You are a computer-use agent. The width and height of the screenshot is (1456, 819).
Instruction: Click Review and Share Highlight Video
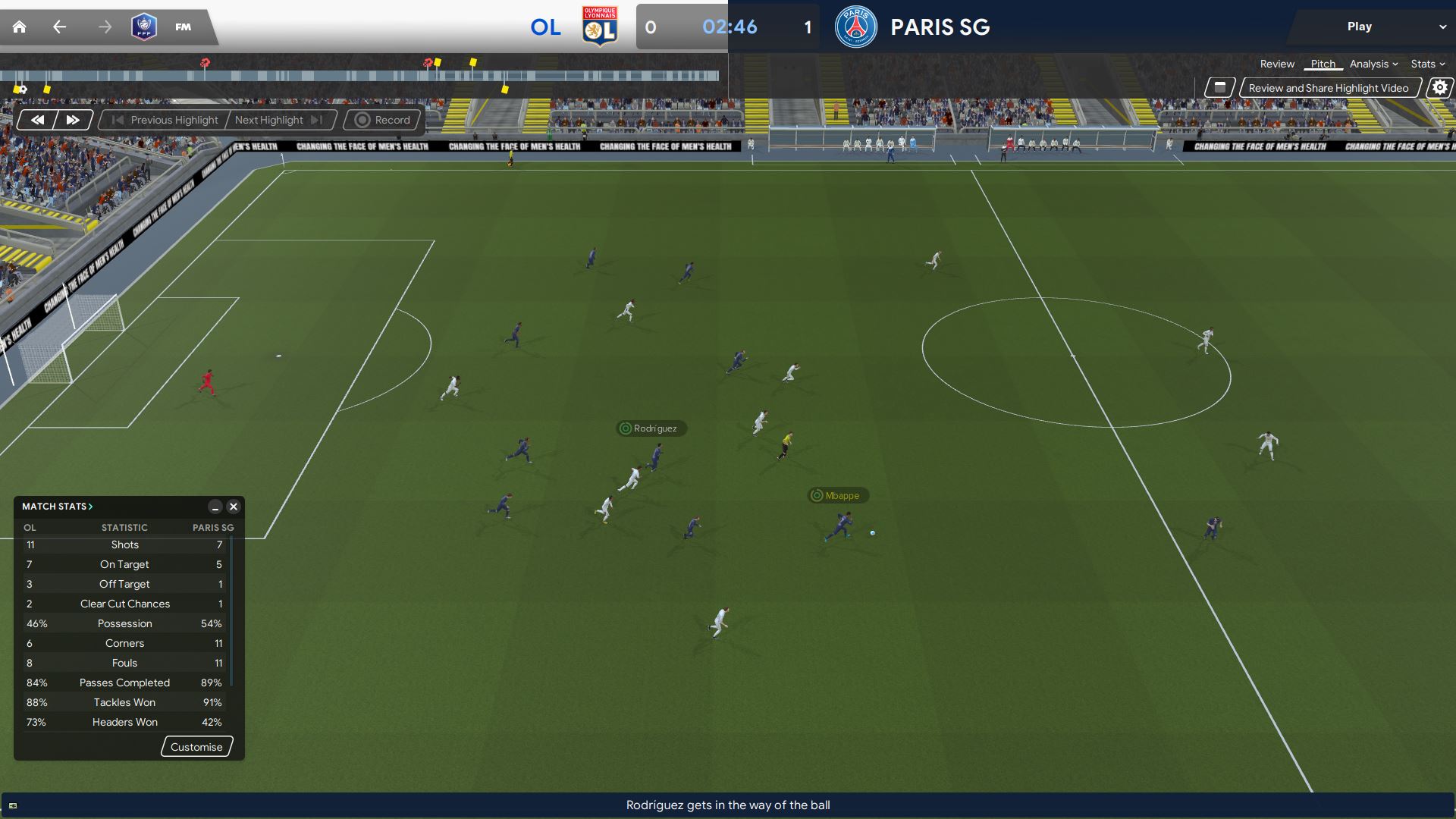(1328, 88)
